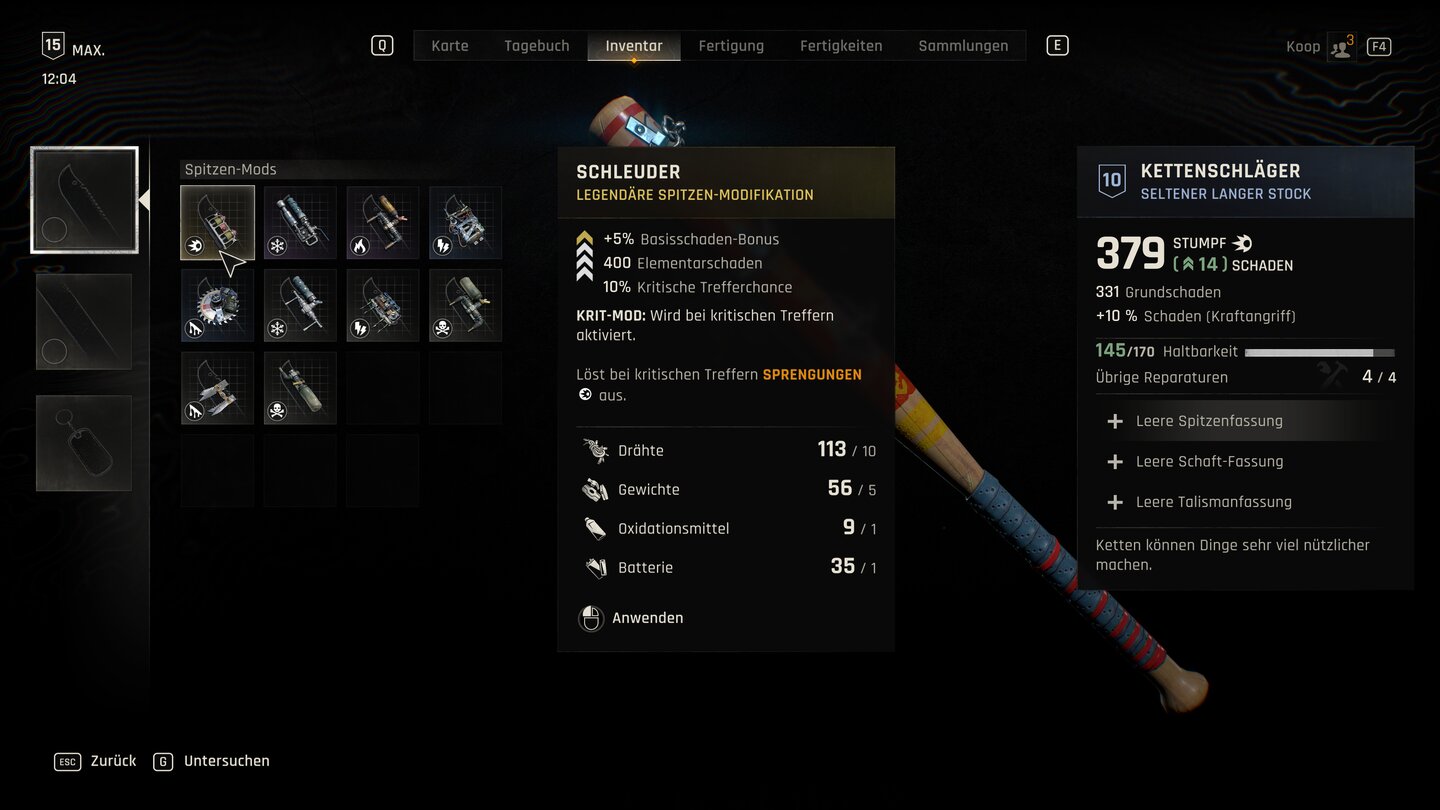Viewport: 1440px width, 810px height.
Task: Choose the fire tip mod with flame icon
Action: (x=383, y=223)
